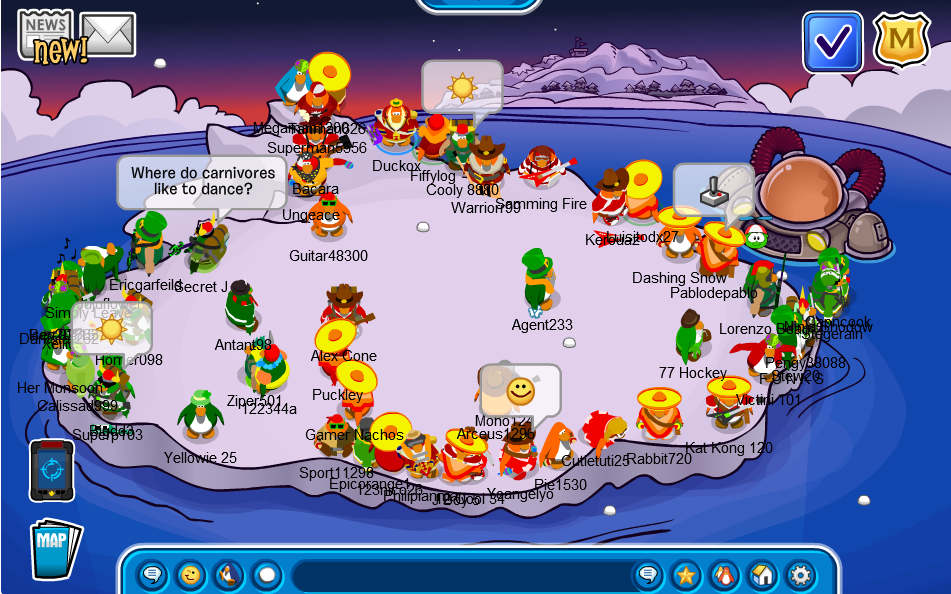Open the spy phone gadget
The height and width of the screenshot is (594, 951).
click(51, 470)
